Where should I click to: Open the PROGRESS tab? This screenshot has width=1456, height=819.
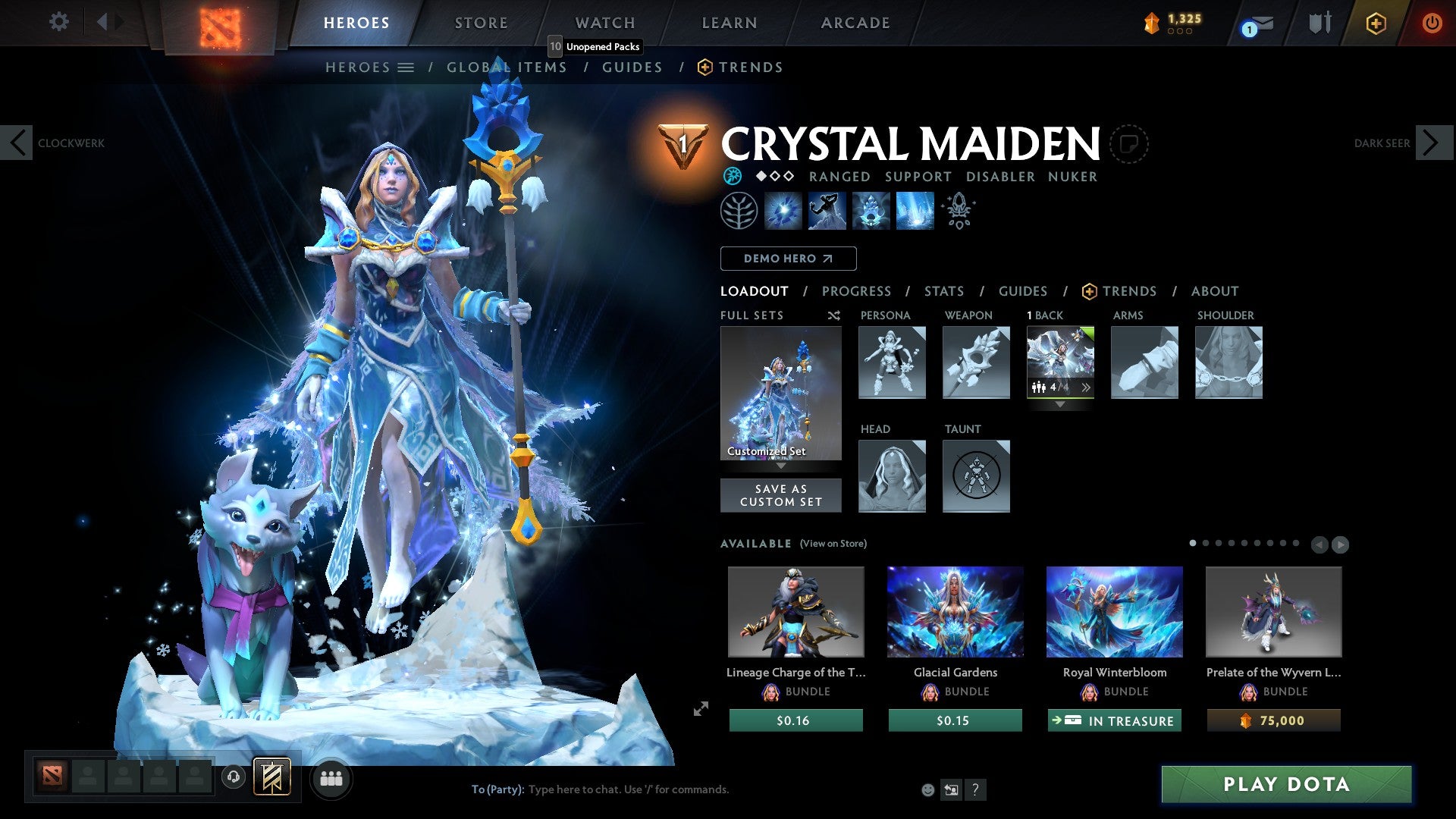click(x=857, y=291)
